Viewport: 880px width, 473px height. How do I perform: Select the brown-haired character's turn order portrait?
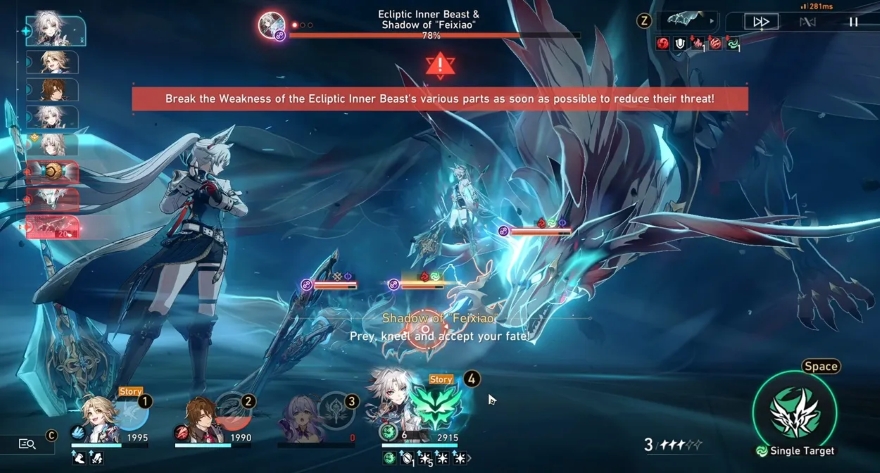(x=53, y=90)
